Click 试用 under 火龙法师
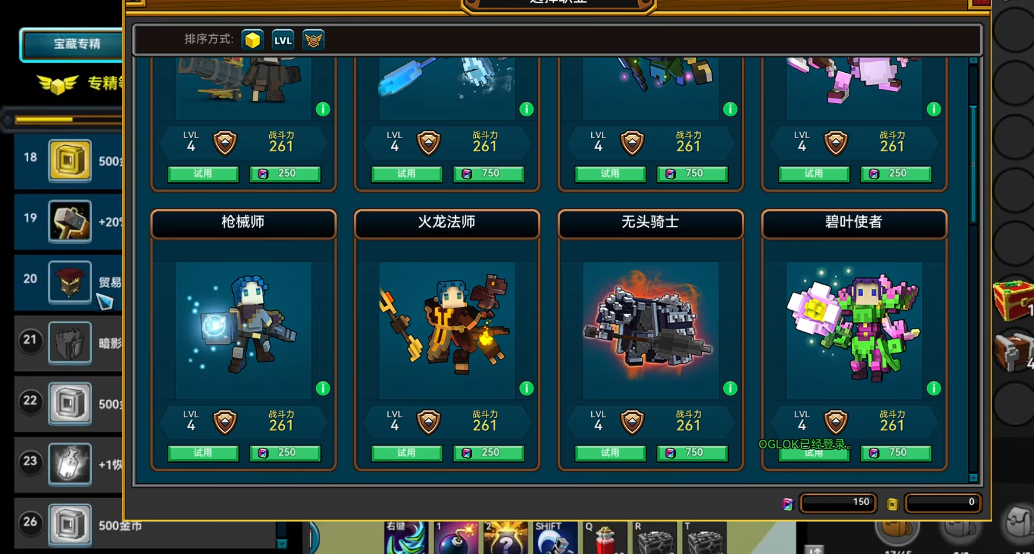Viewport: 1034px width, 554px height. [x=406, y=453]
